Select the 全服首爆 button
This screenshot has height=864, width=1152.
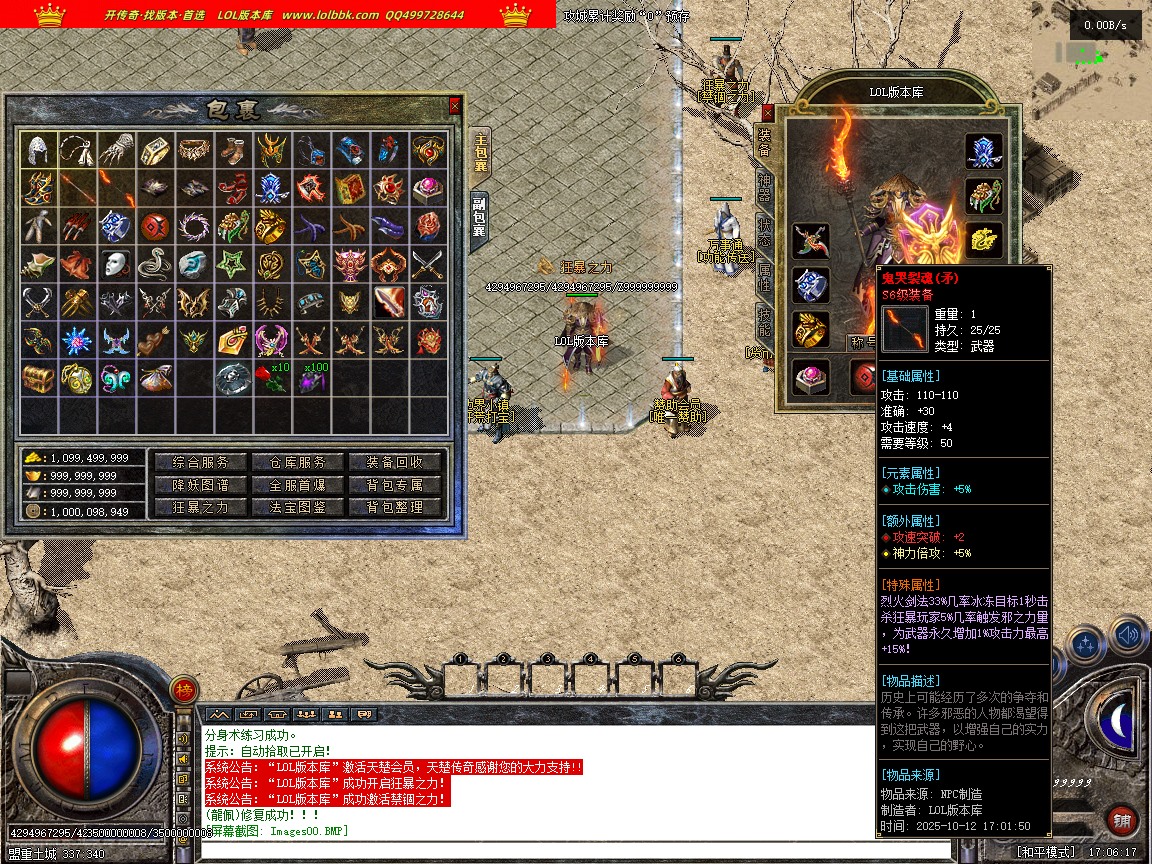tap(297, 485)
